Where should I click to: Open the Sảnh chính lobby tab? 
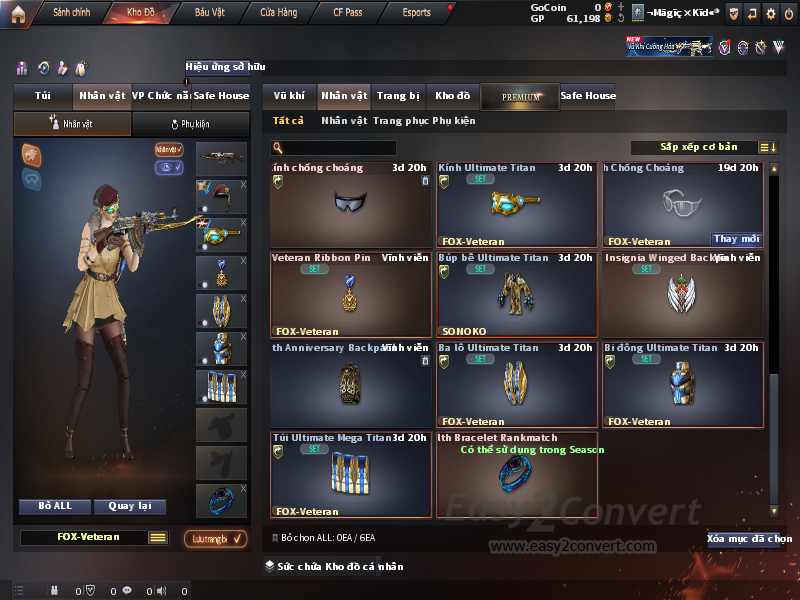point(71,13)
